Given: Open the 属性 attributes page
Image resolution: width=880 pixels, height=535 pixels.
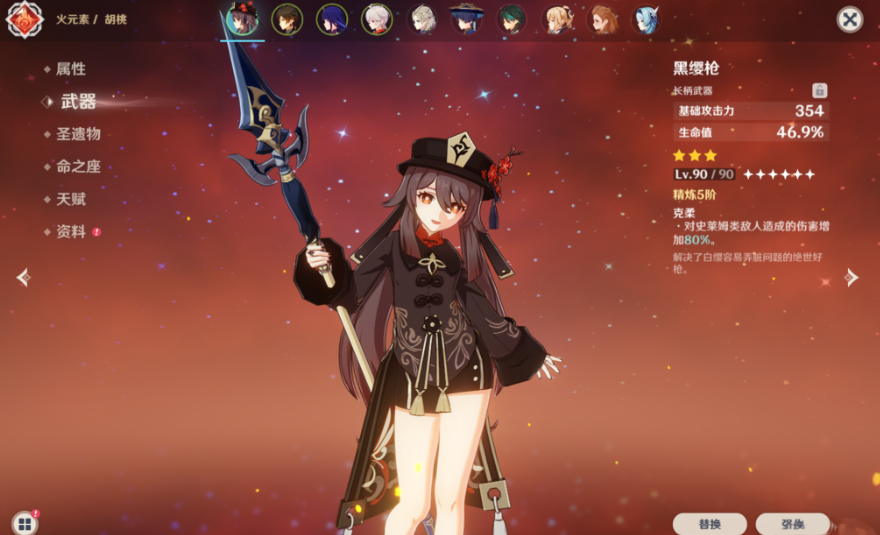Looking at the screenshot, I should pos(71,69).
